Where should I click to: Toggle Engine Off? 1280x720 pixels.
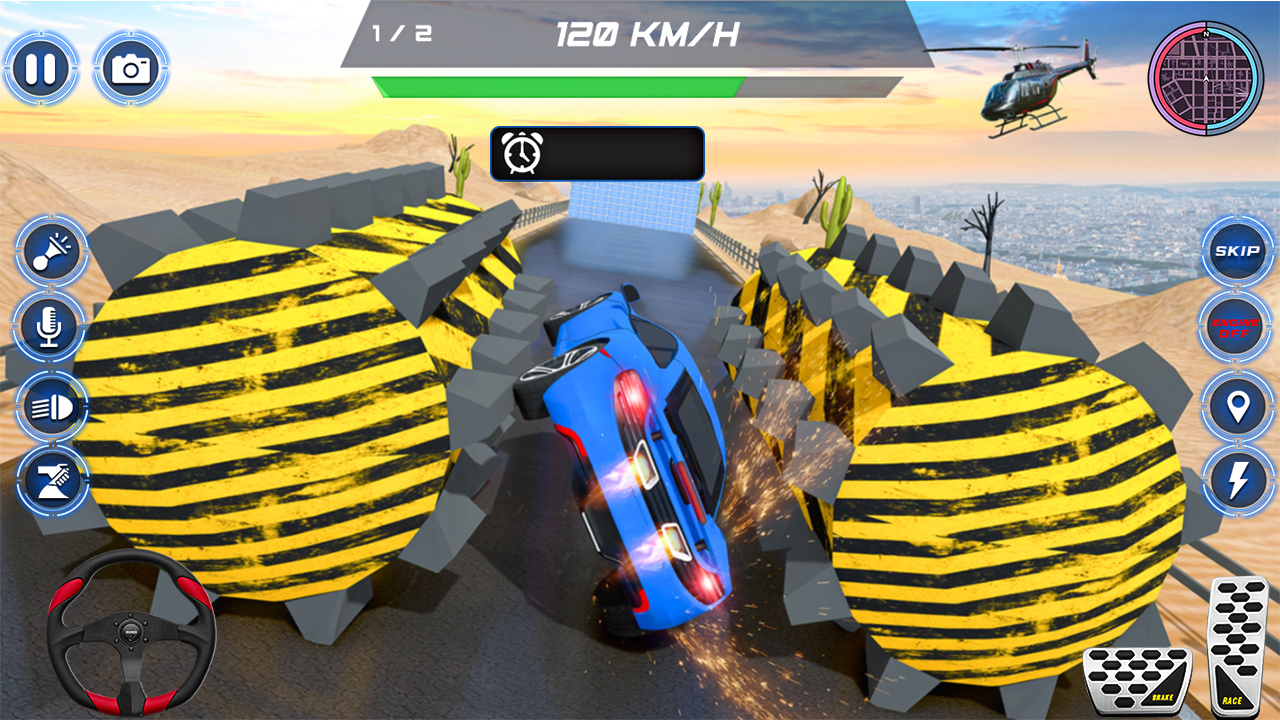click(x=1236, y=329)
